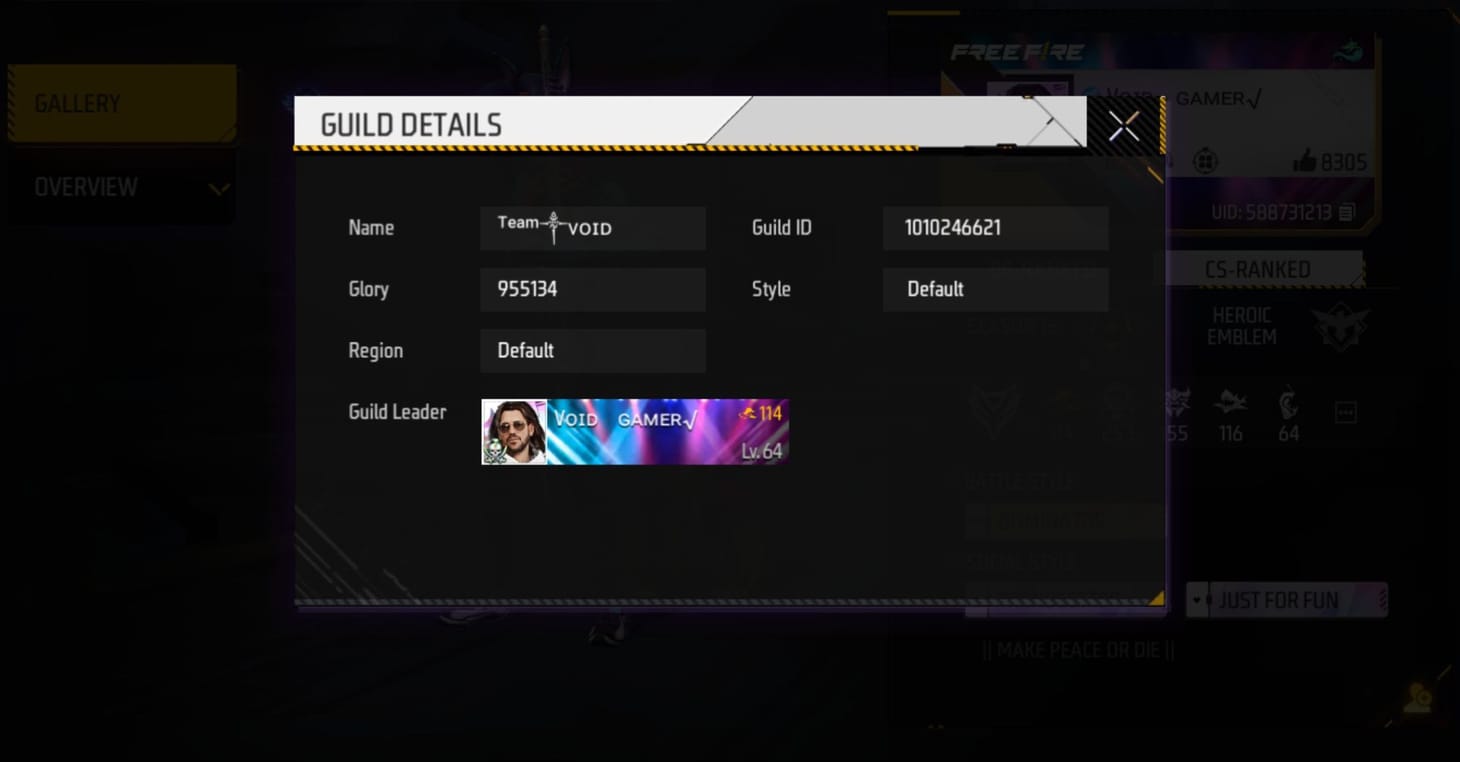This screenshot has height=762, width=1460.
Task: Click the guild Name field showing Team-VOID
Action: (x=592, y=228)
